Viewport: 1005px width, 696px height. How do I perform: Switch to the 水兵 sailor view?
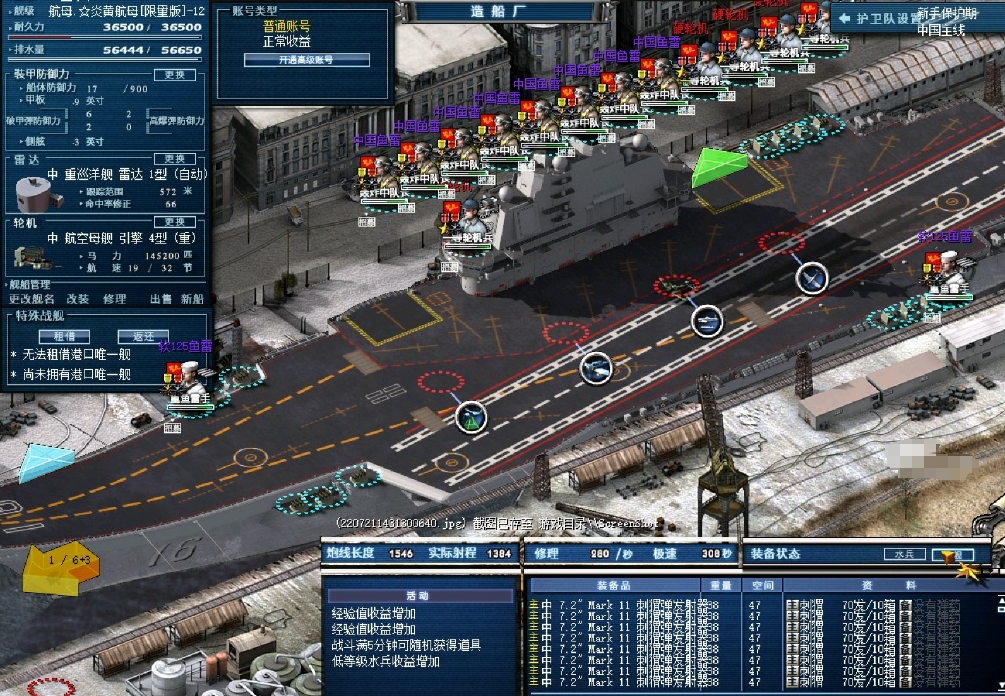[903, 554]
